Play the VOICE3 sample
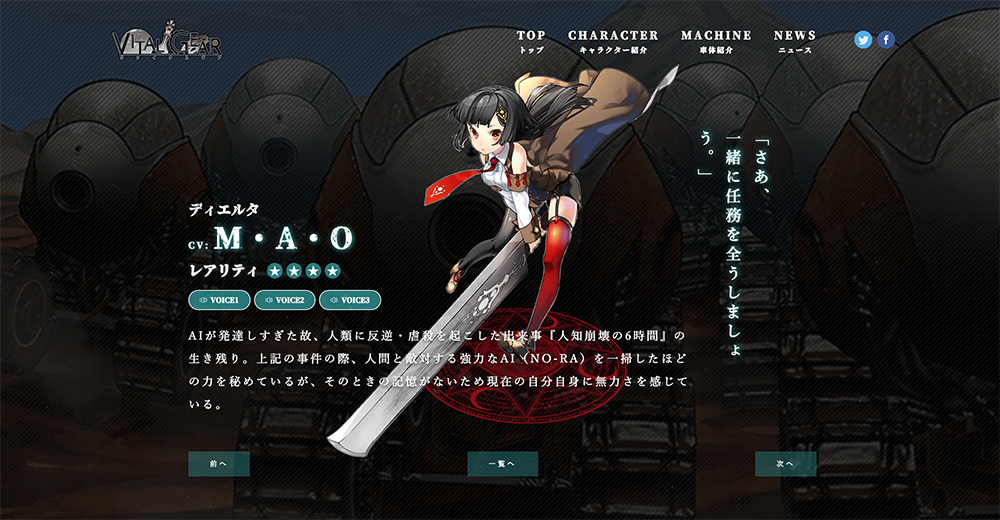The height and width of the screenshot is (520, 1000). click(350, 300)
